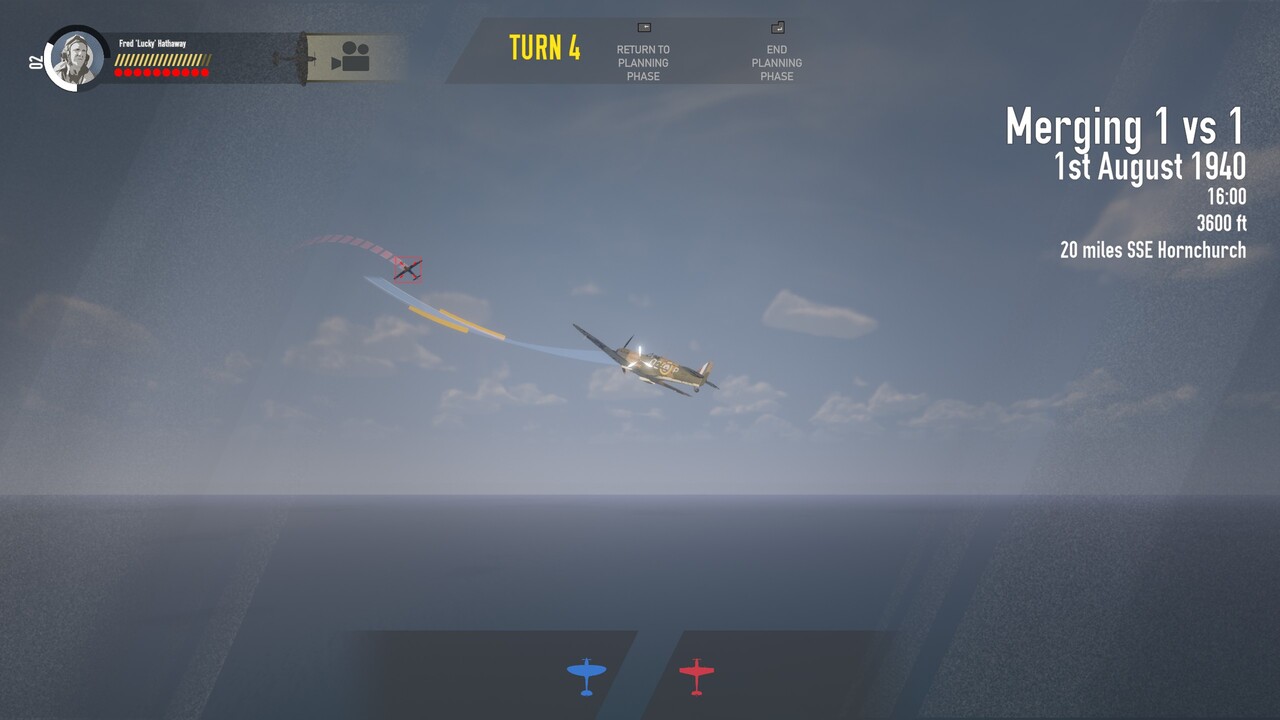The image size is (1280, 720).
Task: Choose the blue aircraft icon
Action: click(x=586, y=675)
